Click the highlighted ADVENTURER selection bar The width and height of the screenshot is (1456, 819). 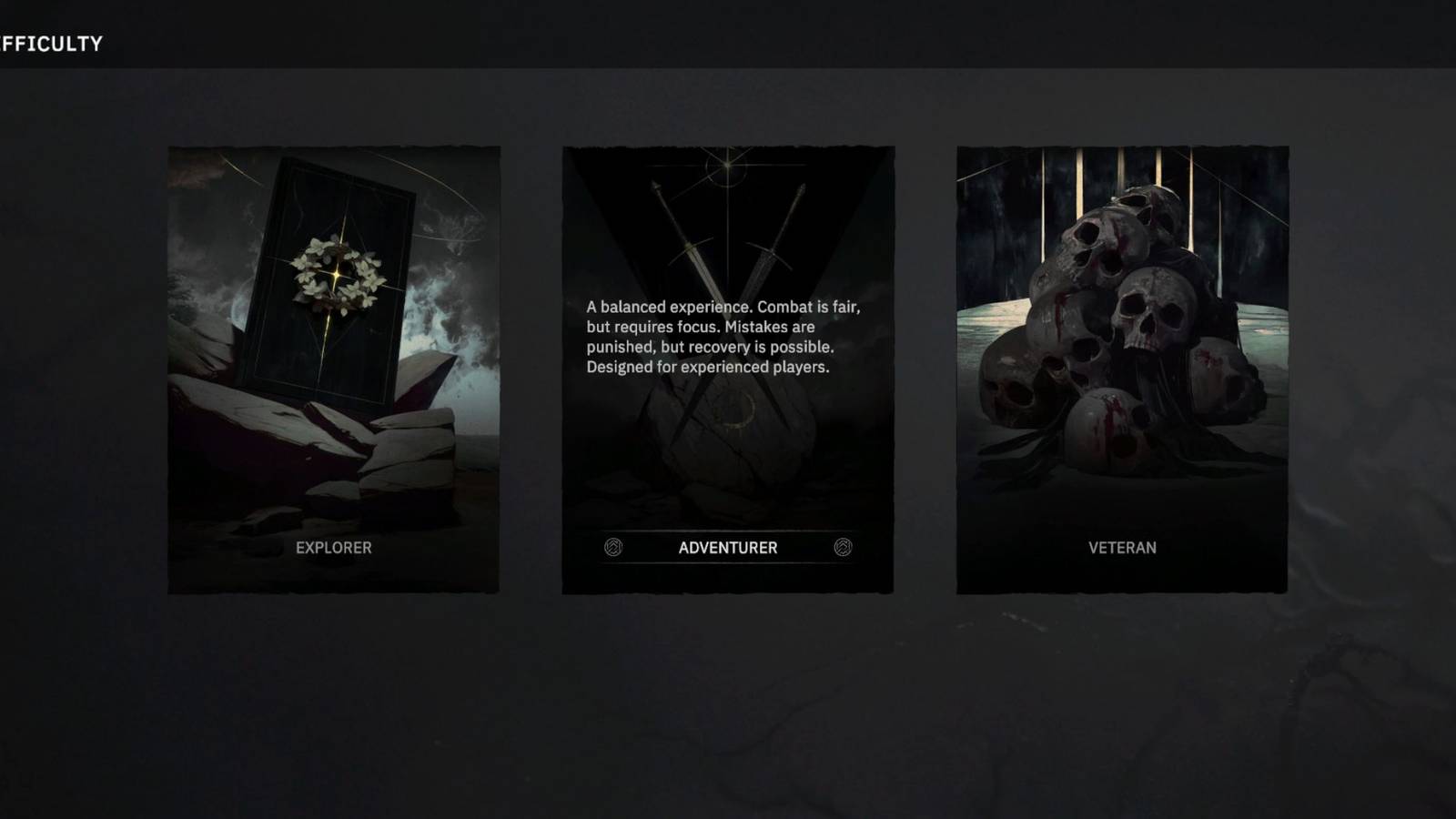coord(727,547)
